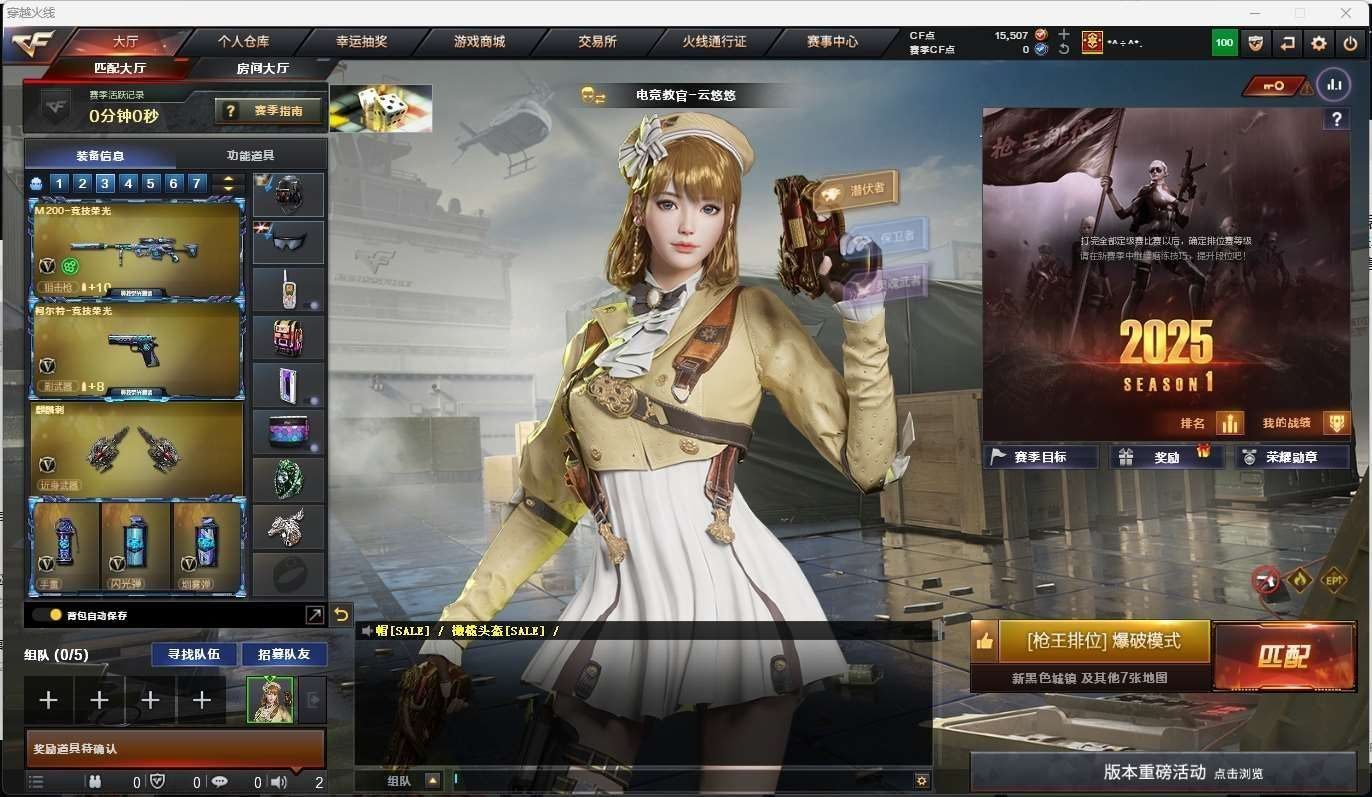
Task: Click the 招募队友 button
Action: click(x=284, y=654)
